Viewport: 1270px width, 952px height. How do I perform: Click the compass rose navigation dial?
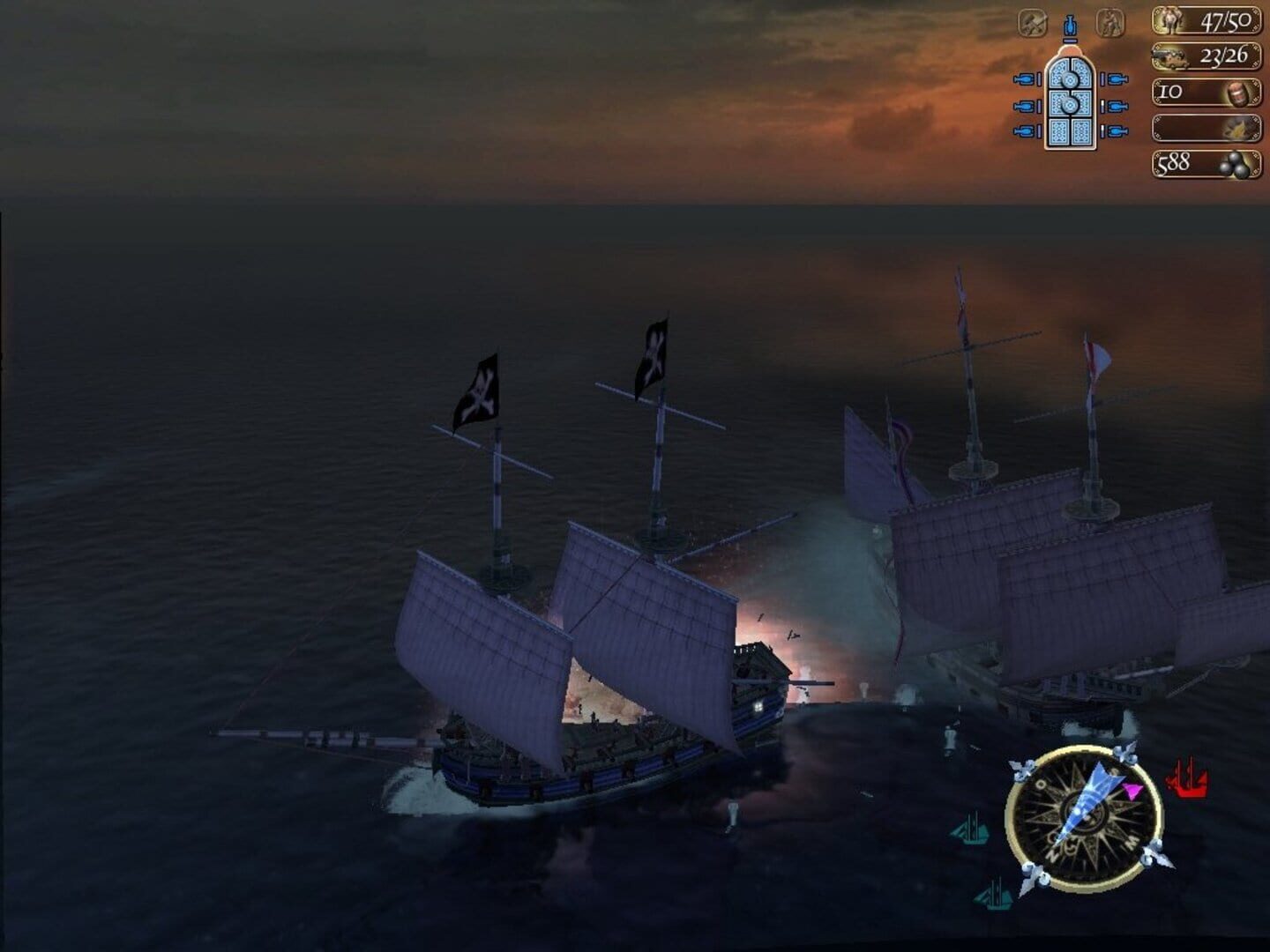point(1084,816)
